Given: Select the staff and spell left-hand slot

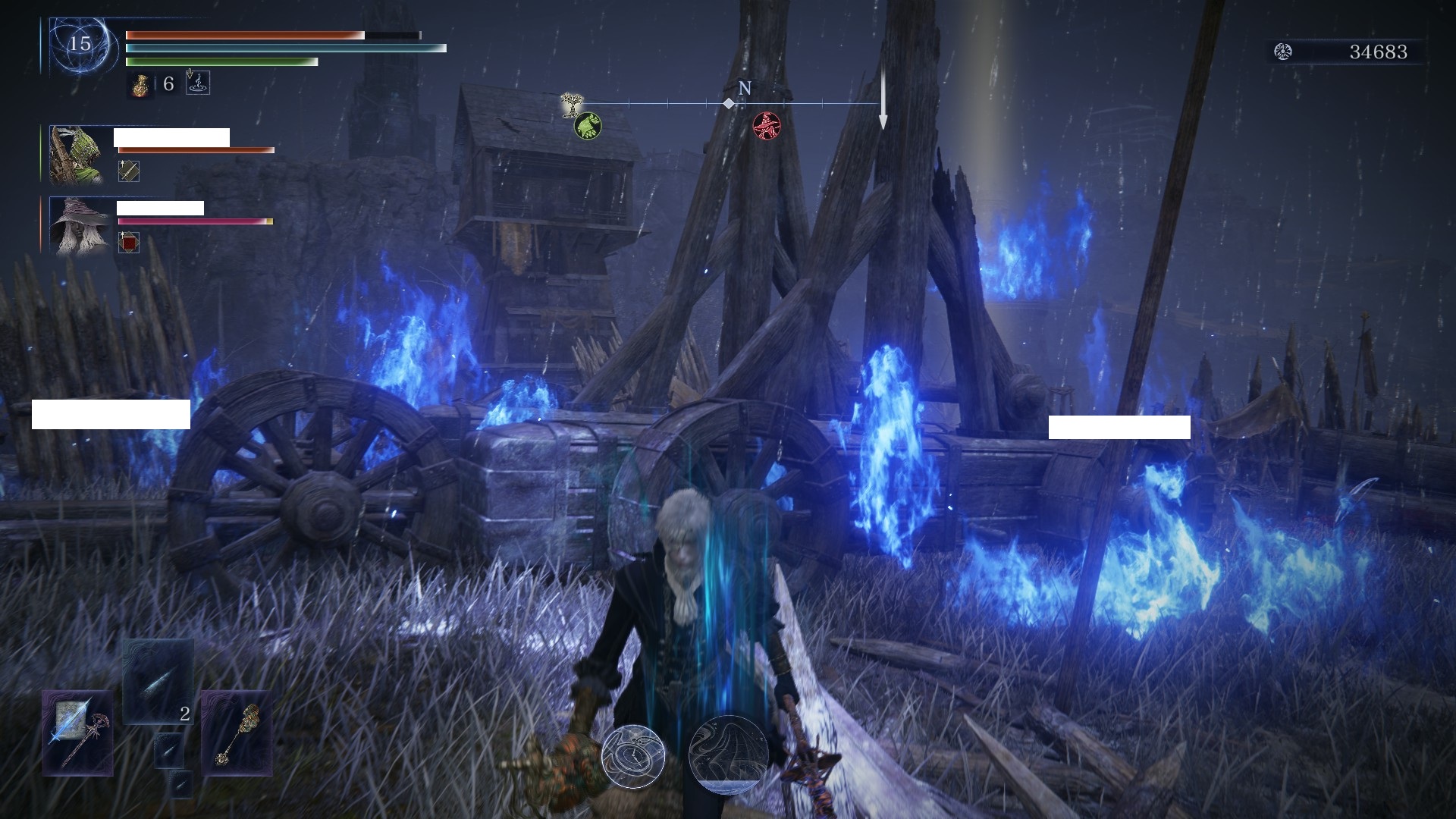Looking at the screenshot, I should pos(77,733).
